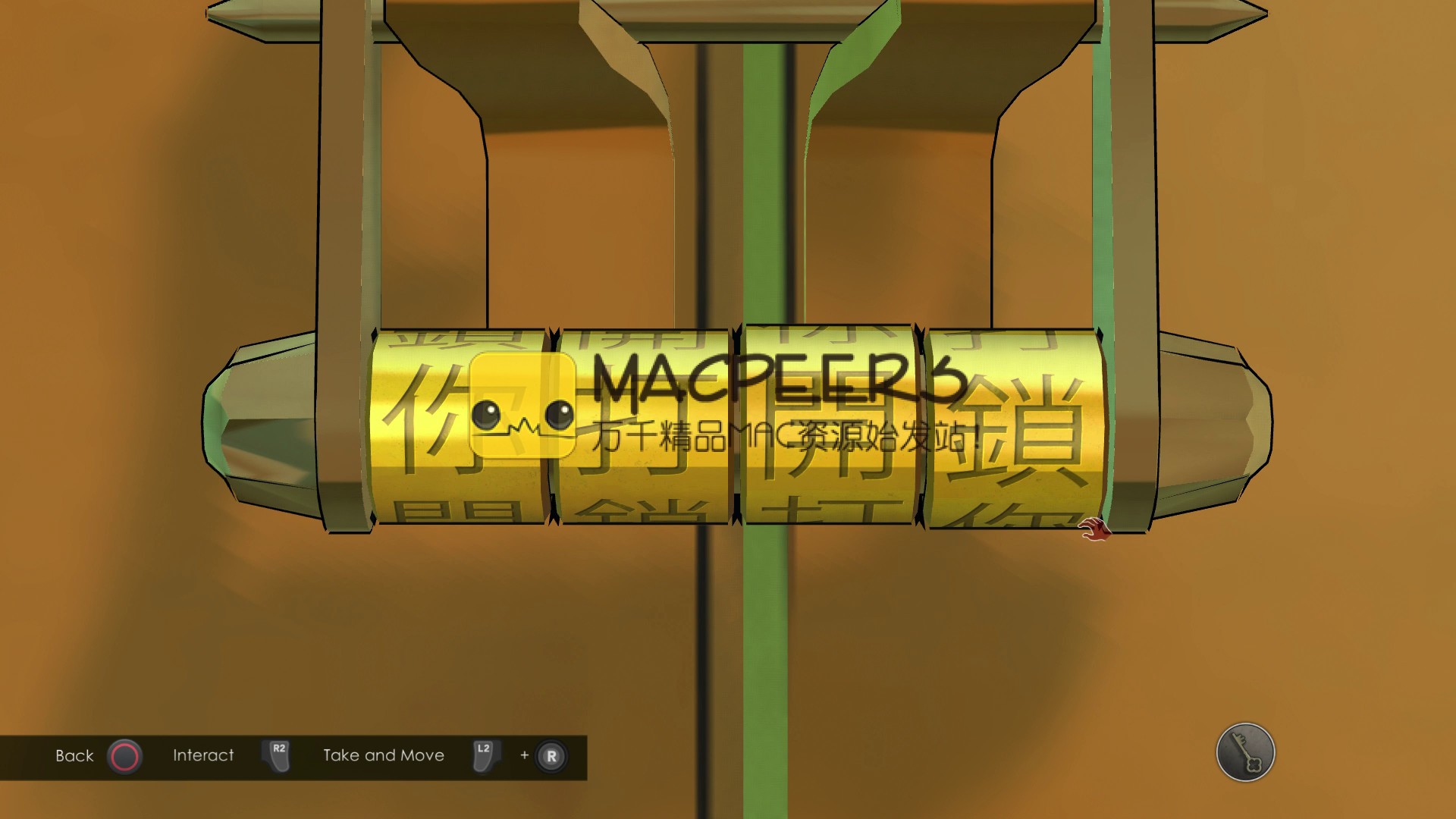Select the Take and Move label
1456x819 pixels.
tap(383, 755)
